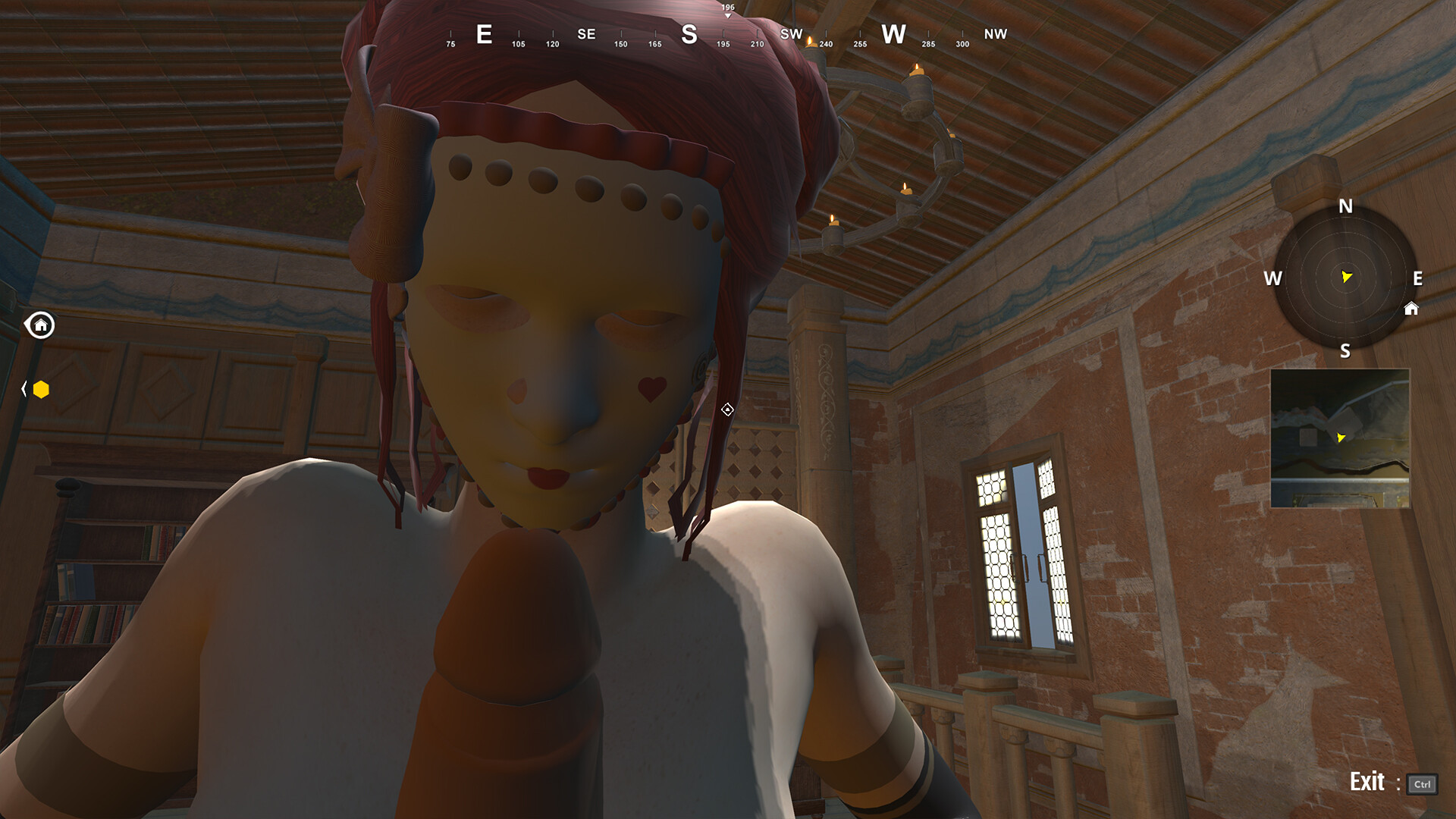Toggle the NW heading on the top compass bar
Image resolution: width=1456 pixels, height=819 pixels.
coord(996,34)
